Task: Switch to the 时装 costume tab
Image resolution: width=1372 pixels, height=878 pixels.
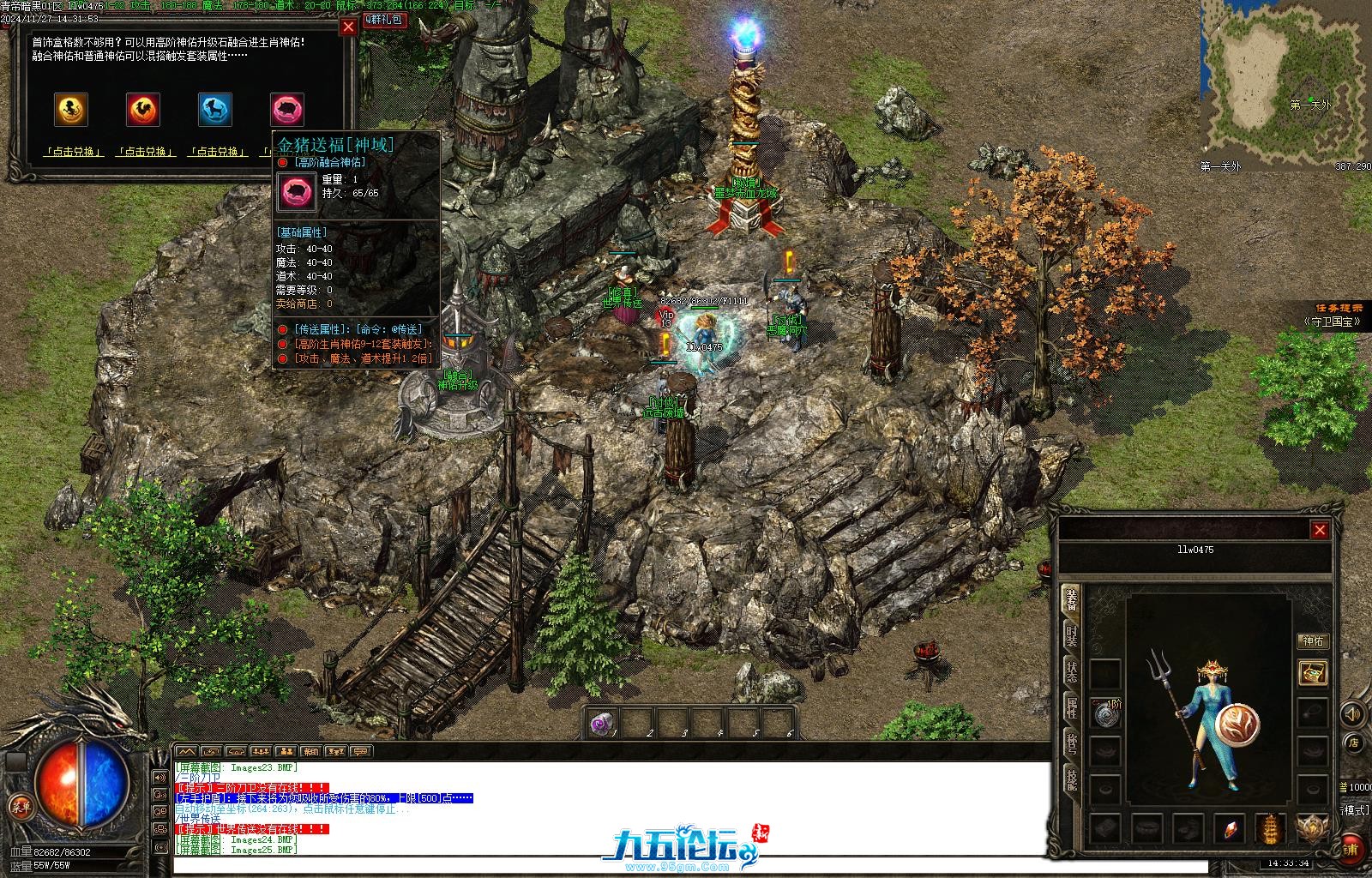Action: click(1071, 635)
